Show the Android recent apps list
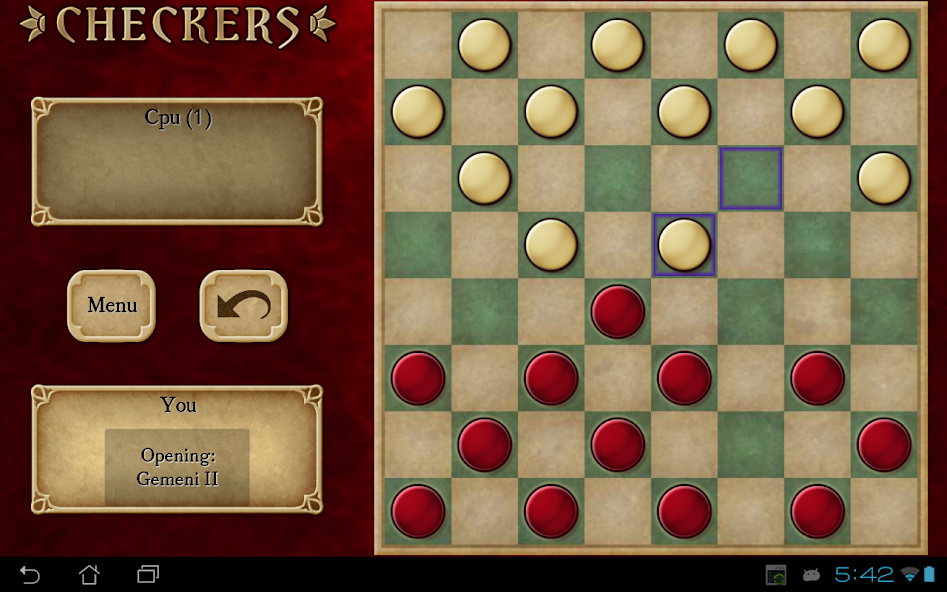The width and height of the screenshot is (947, 592). [x=148, y=574]
